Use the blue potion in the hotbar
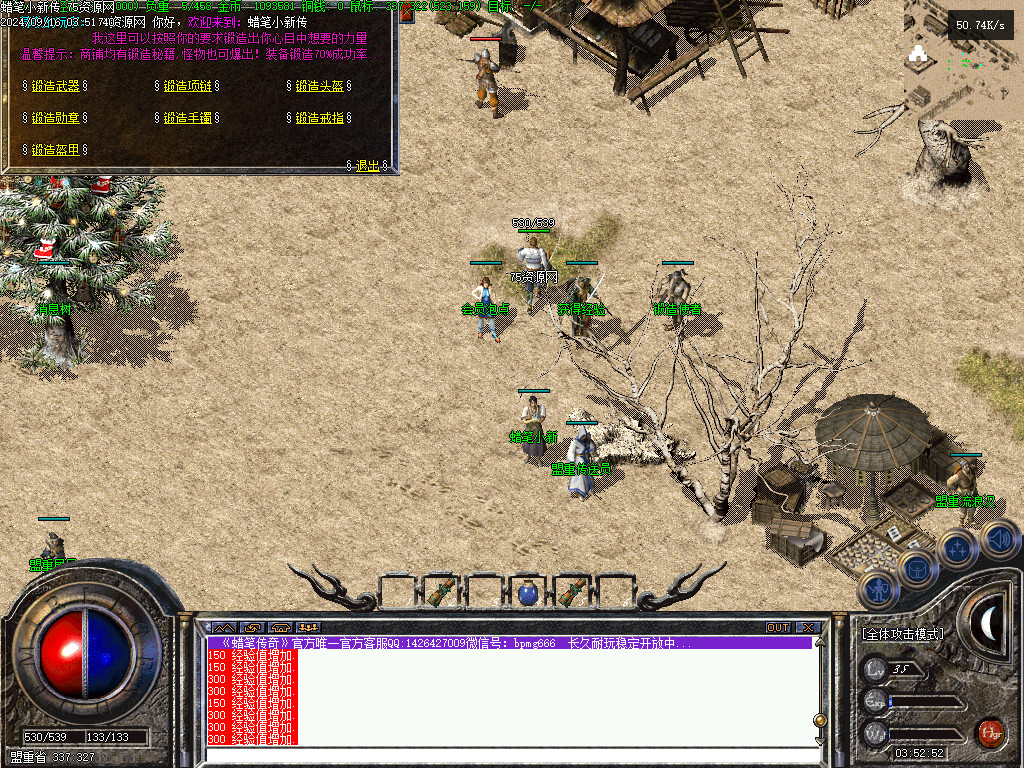The image size is (1024, 768). [528, 593]
